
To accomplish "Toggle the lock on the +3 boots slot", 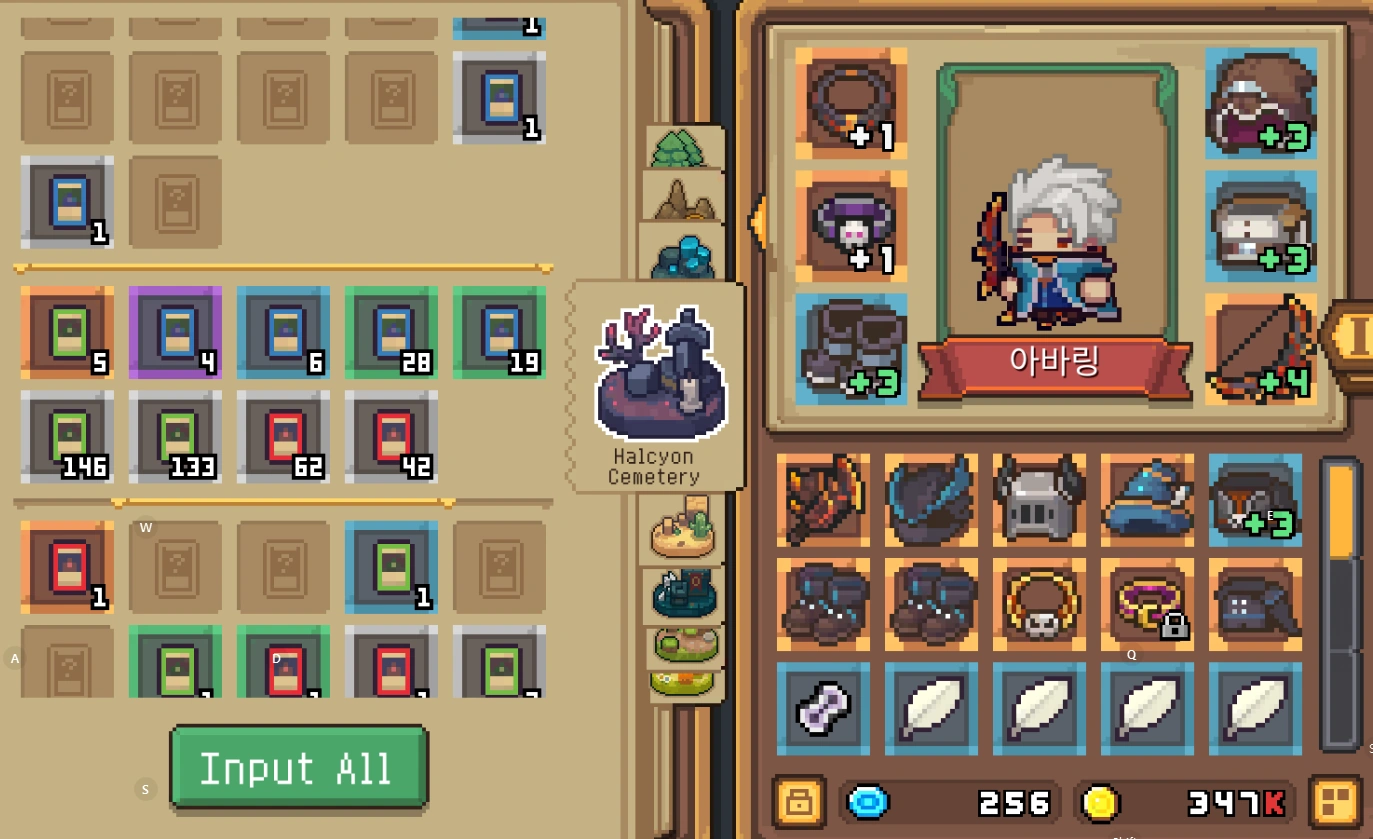I will click(x=851, y=348).
